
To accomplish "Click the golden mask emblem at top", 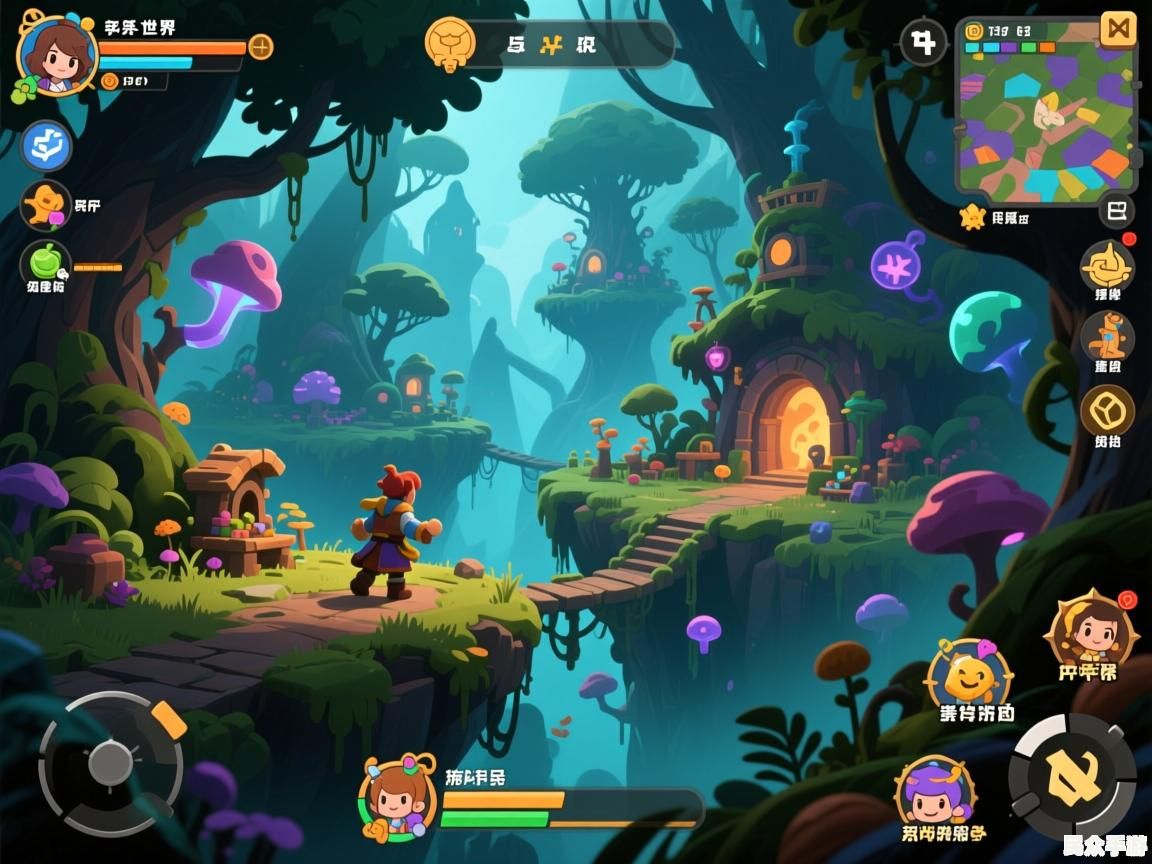I will tap(449, 44).
